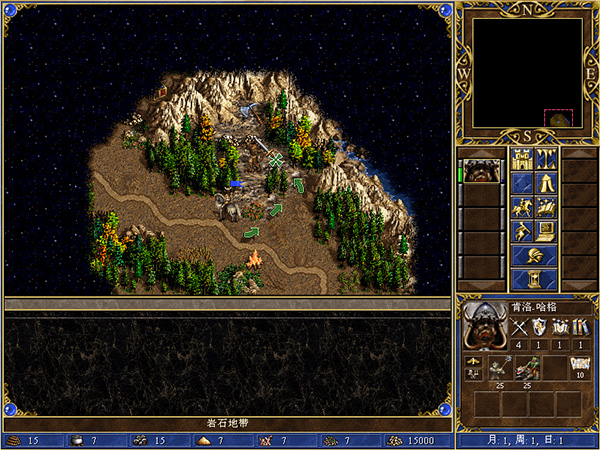600x450 pixels.
Task: Select the wolf rider troop stack
Action: (527, 370)
